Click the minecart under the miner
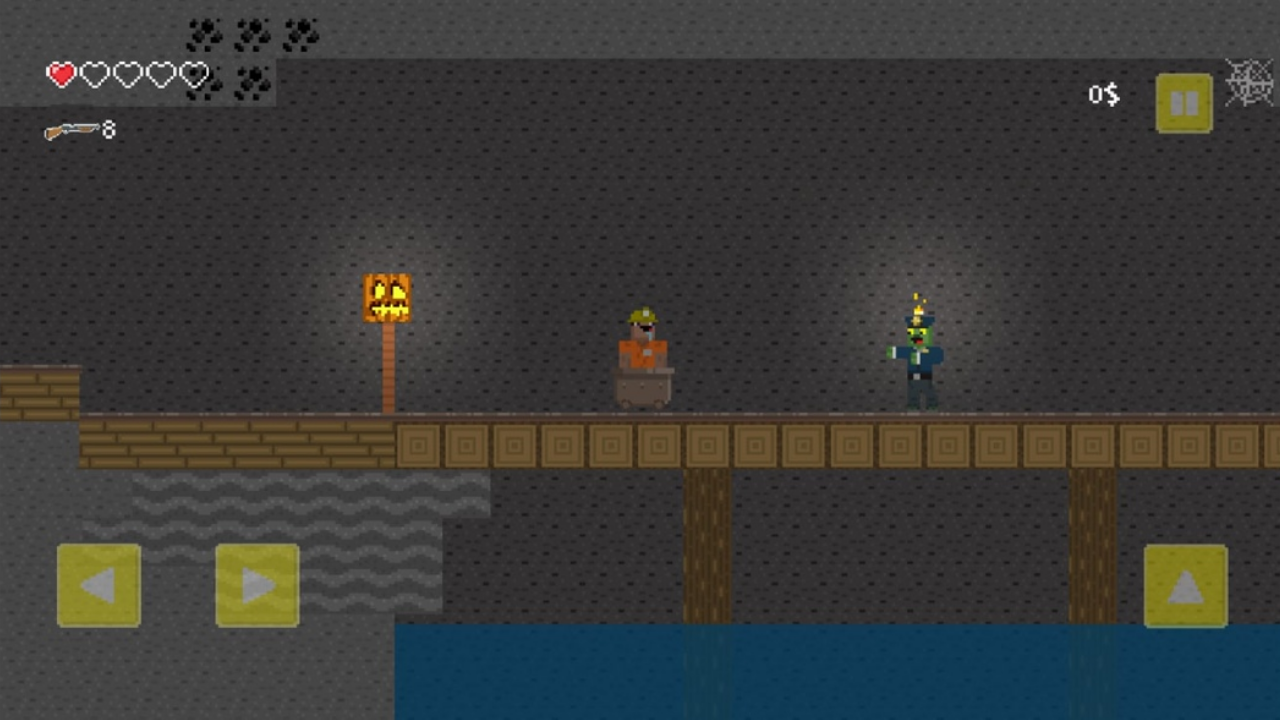The height and width of the screenshot is (720, 1280). point(643,390)
